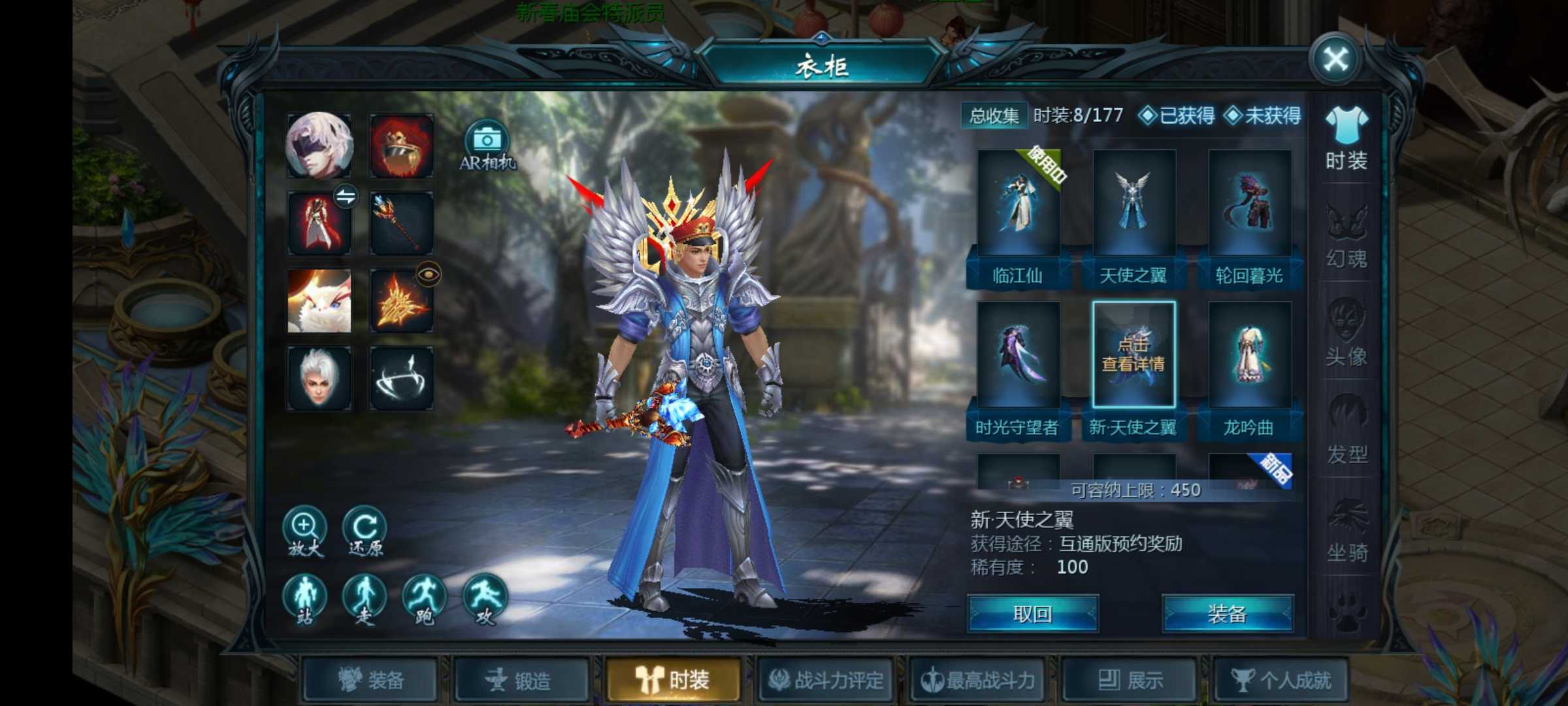The width and height of the screenshot is (1568, 706).
Task: Switch to the 幻魂 side tab
Action: click(x=1346, y=237)
